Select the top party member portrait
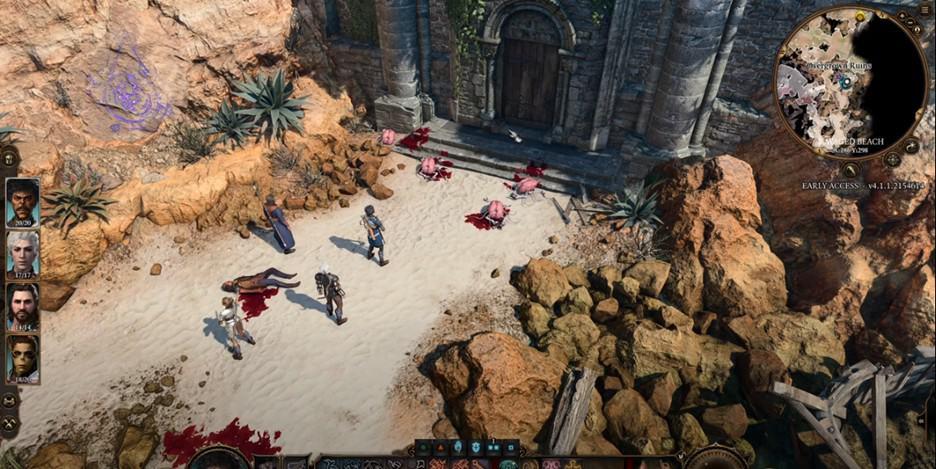Image resolution: width=936 pixels, height=469 pixels. pyautogui.click(x=22, y=202)
